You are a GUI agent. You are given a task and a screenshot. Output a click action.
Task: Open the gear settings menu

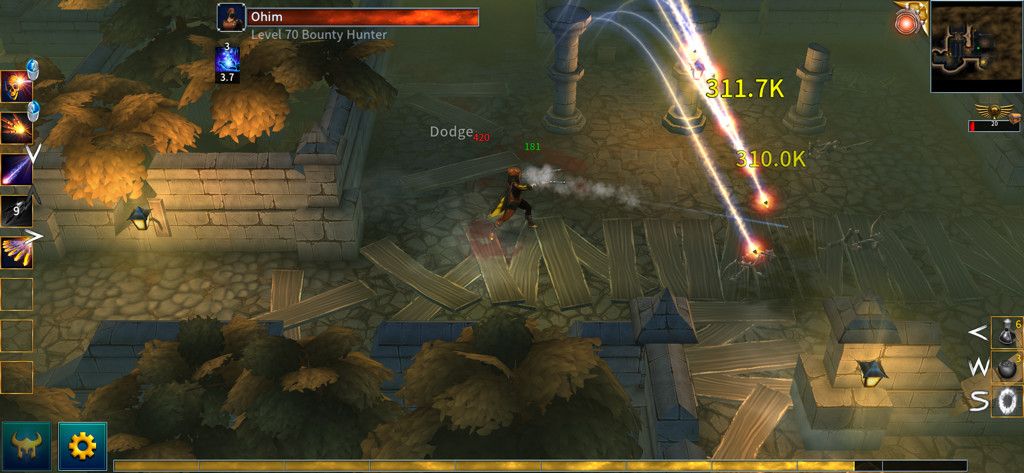[82, 446]
